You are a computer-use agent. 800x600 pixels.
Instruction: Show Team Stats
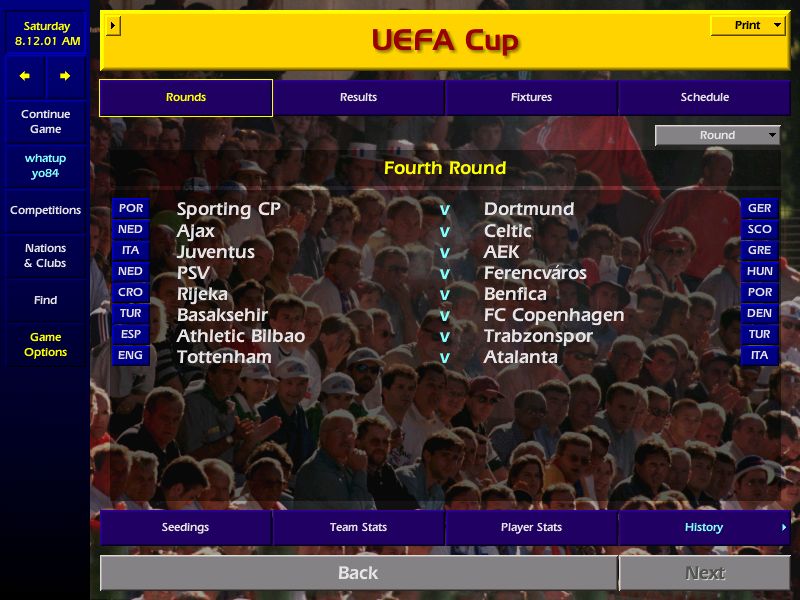click(x=358, y=527)
